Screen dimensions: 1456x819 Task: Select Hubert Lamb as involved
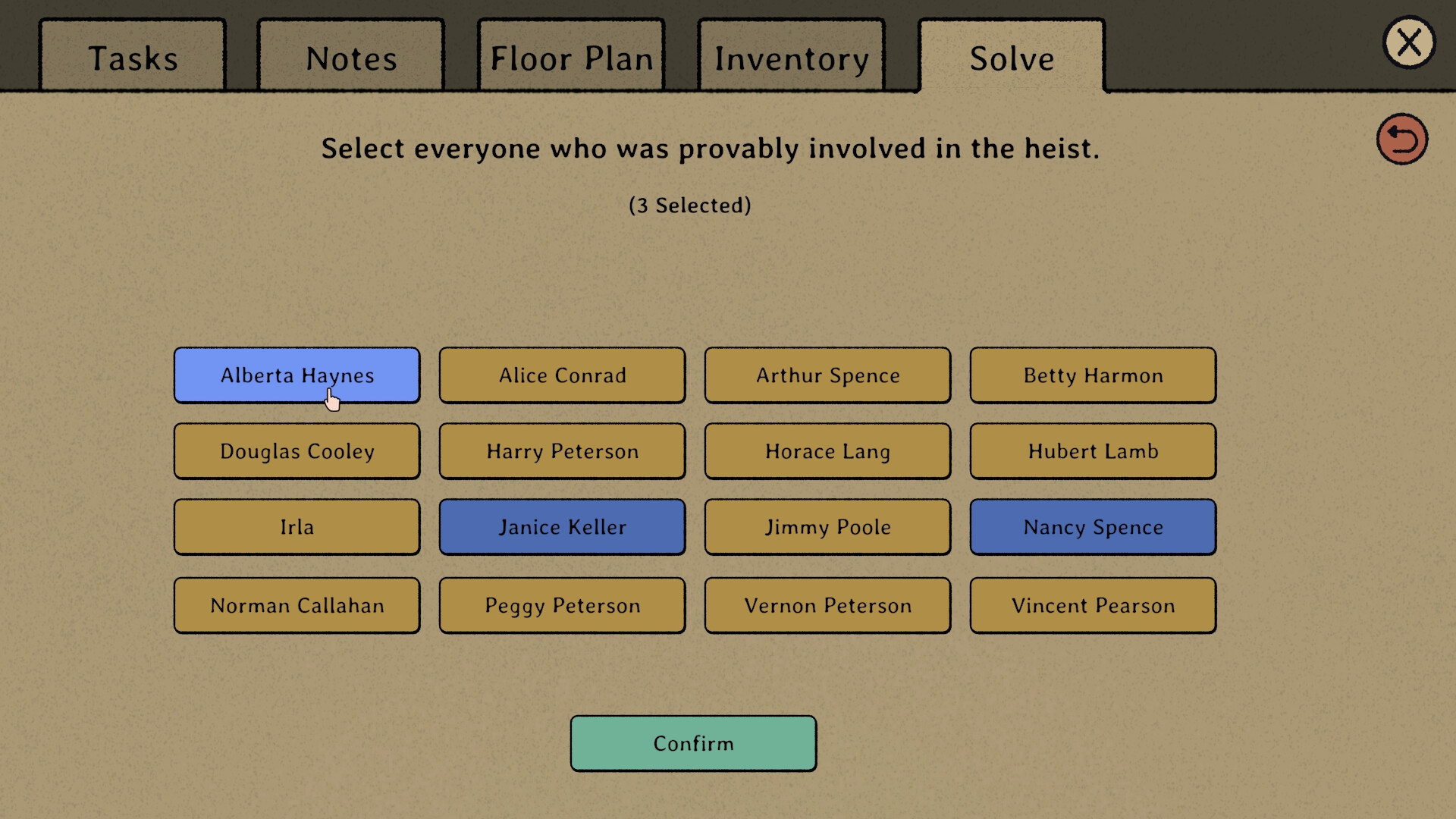click(1093, 450)
